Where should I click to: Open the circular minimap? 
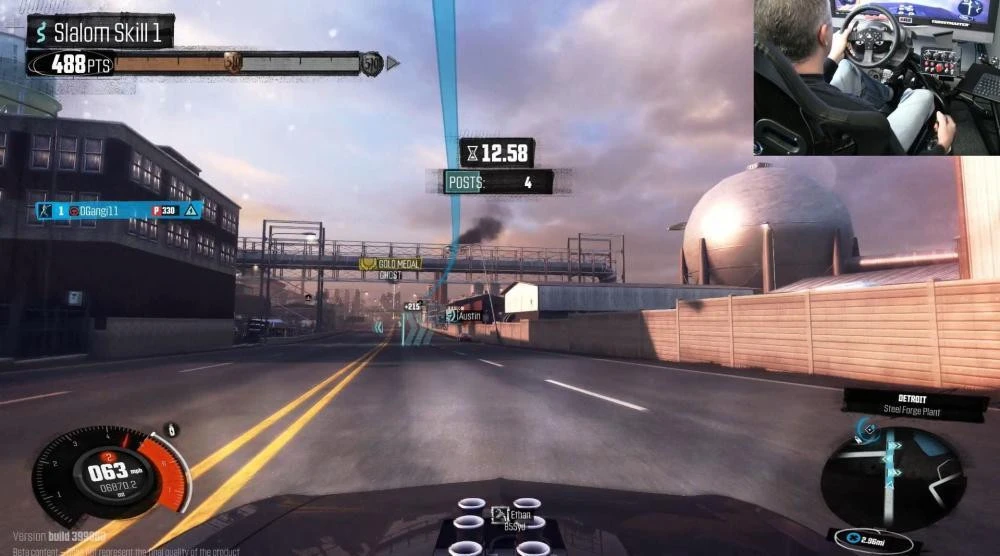[892, 477]
